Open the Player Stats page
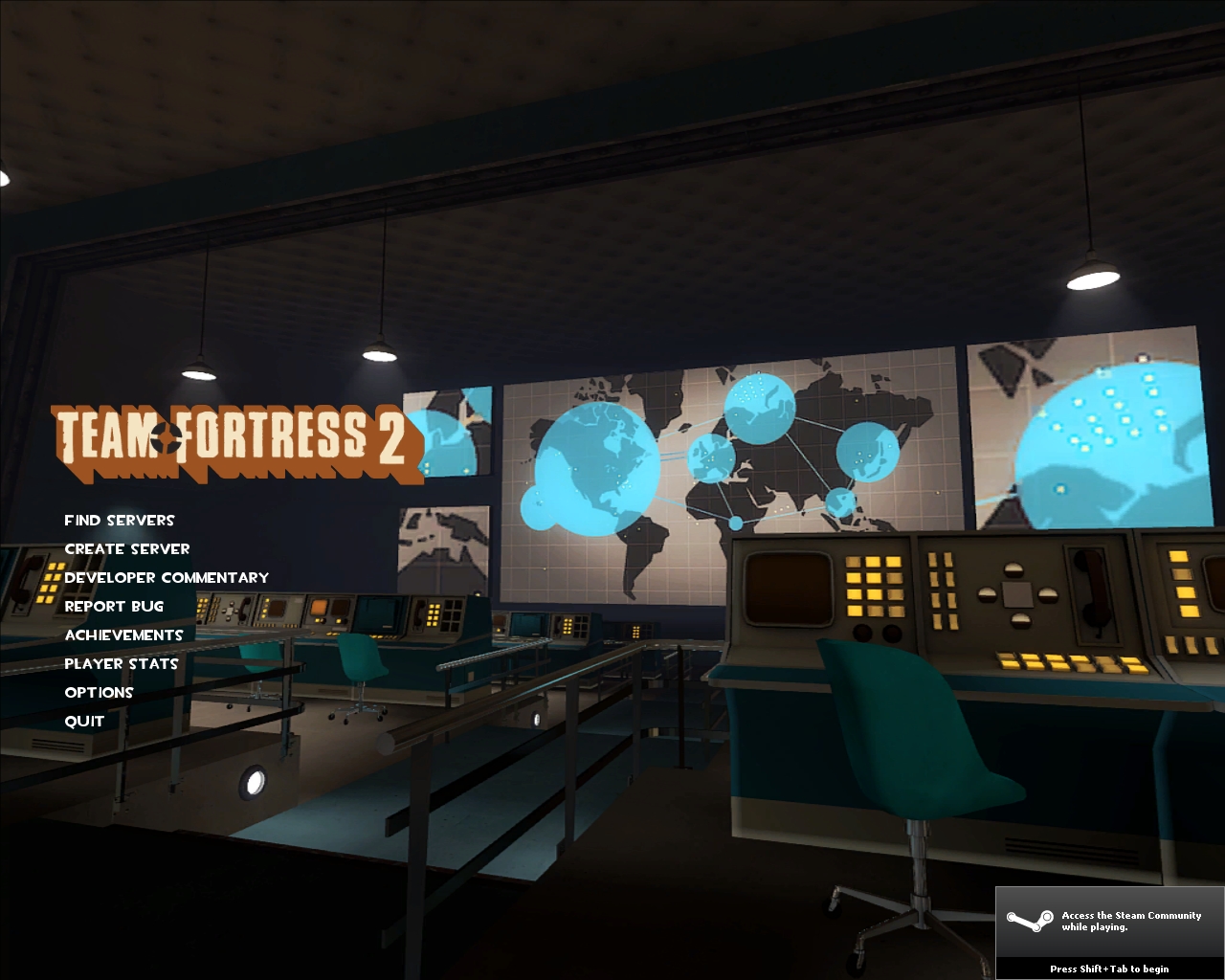Image resolution: width=1225 pixels, height=980 pixels. 121,663
